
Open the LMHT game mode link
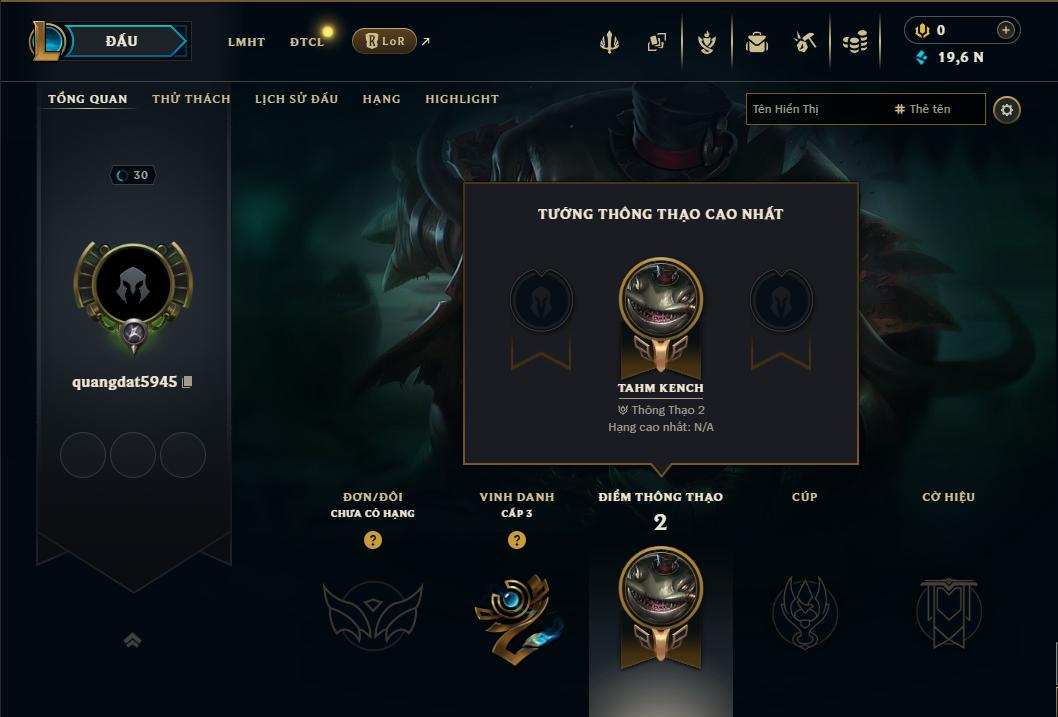pos(246,42)
